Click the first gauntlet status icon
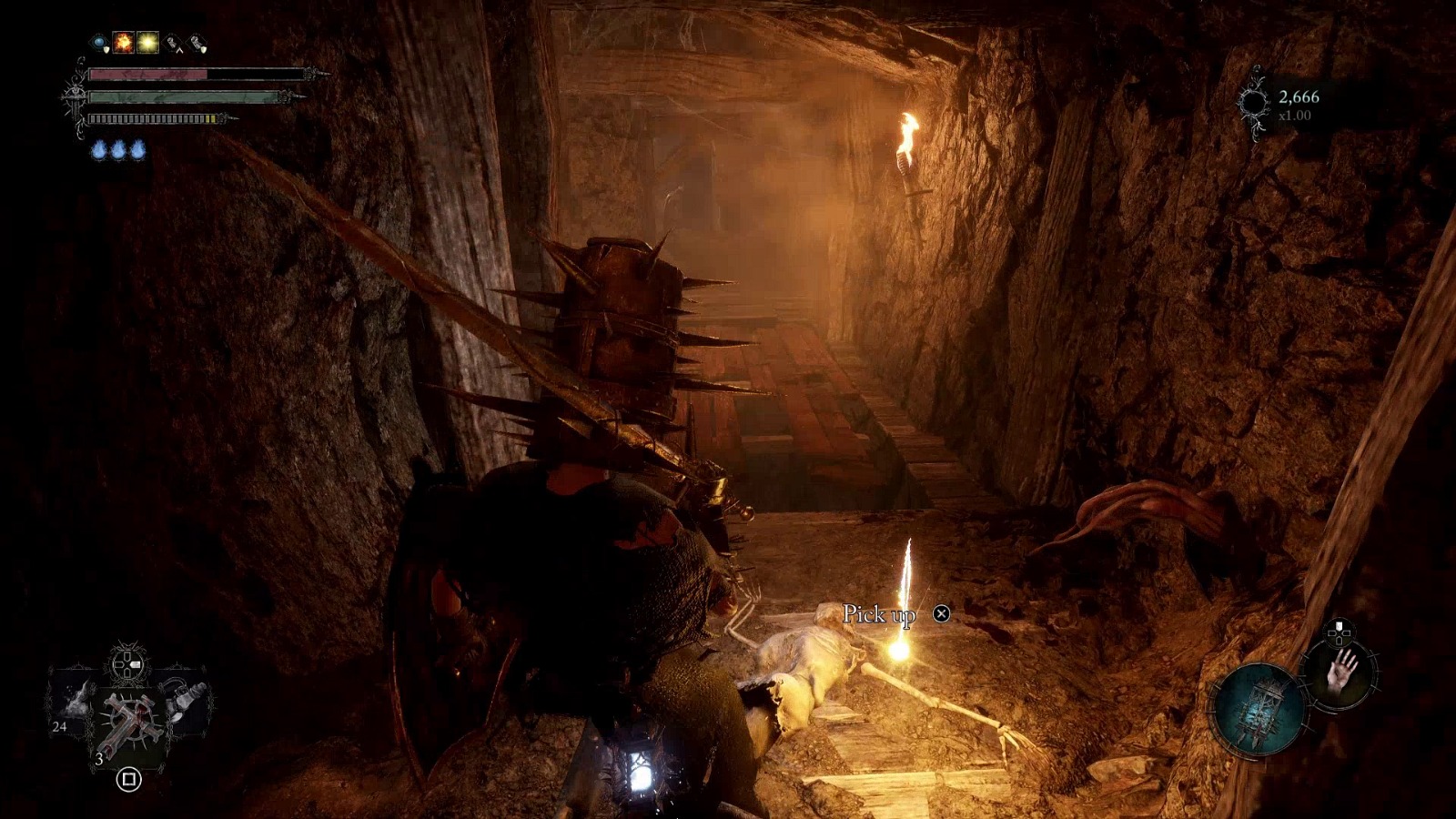This screenshot has width=1456, height=819. [174, 42]
